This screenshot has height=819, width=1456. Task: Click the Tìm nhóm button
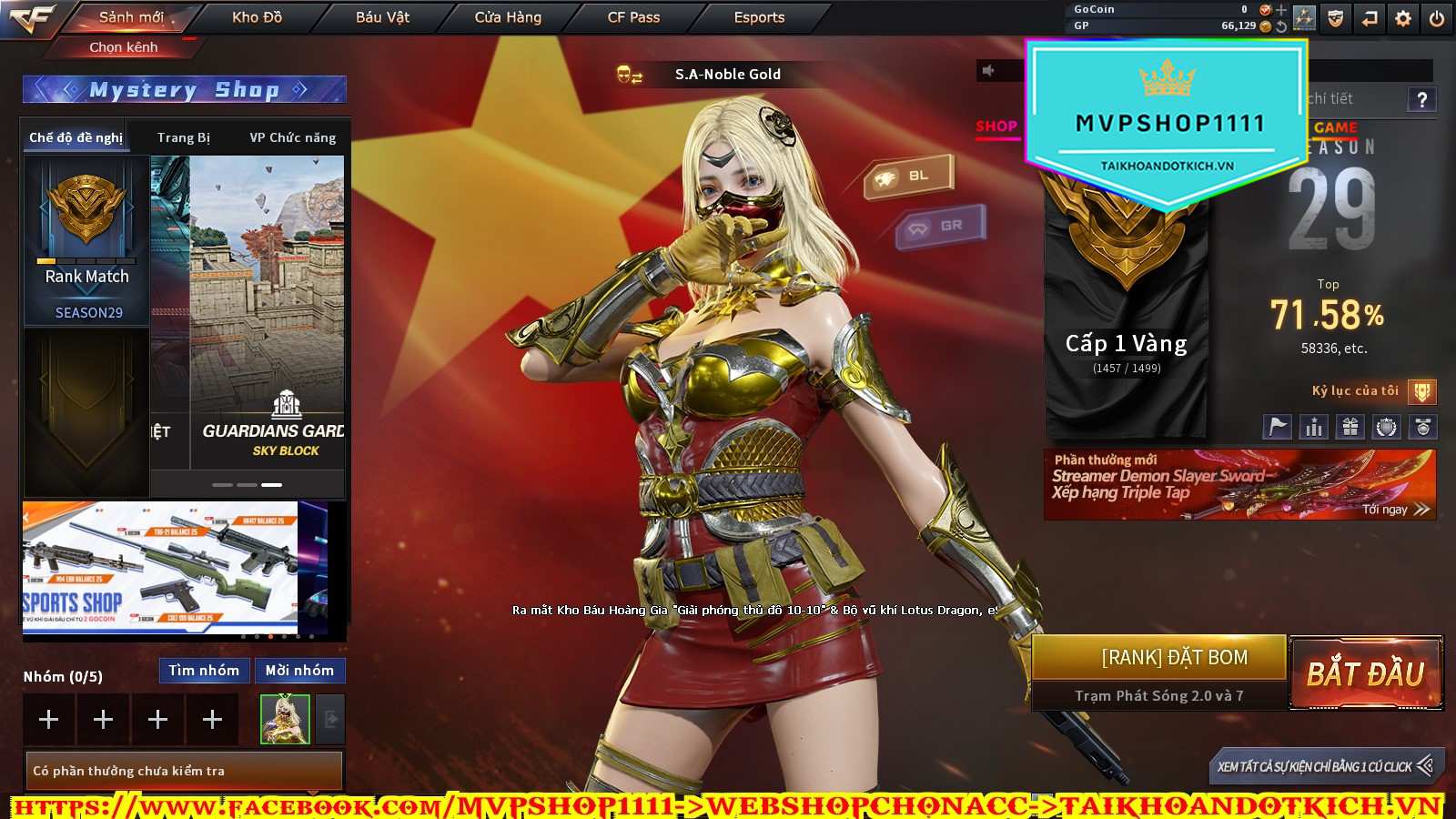click(x=204, y=671)
